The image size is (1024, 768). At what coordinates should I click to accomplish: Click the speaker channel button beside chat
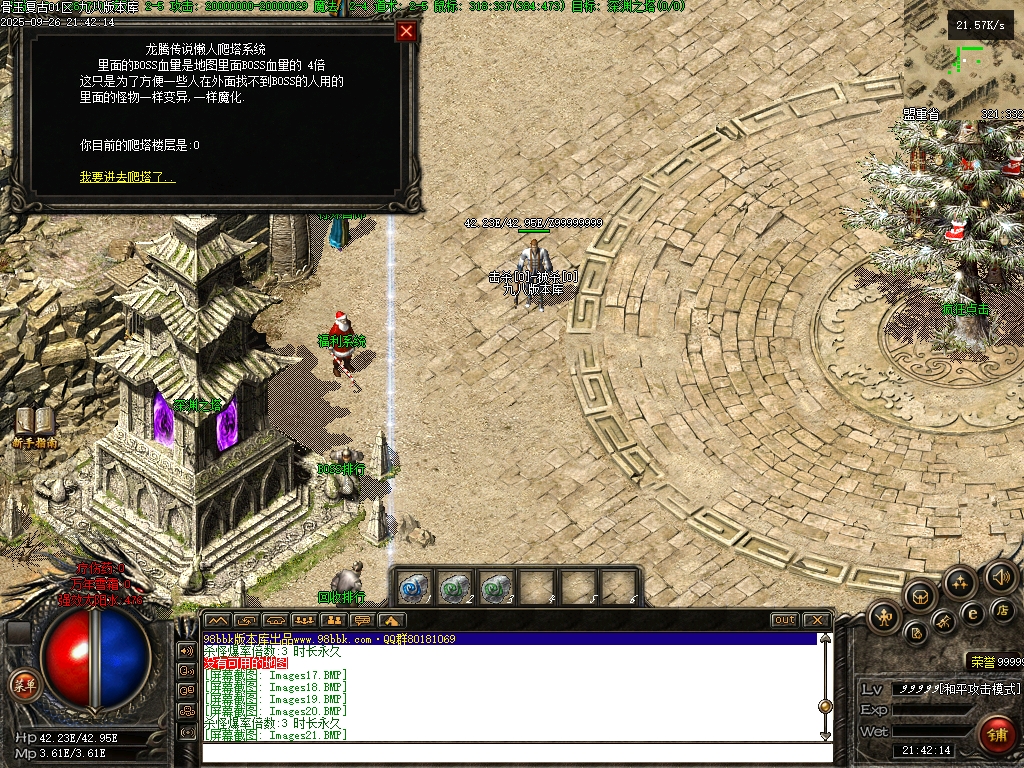[x=187, y=650]
